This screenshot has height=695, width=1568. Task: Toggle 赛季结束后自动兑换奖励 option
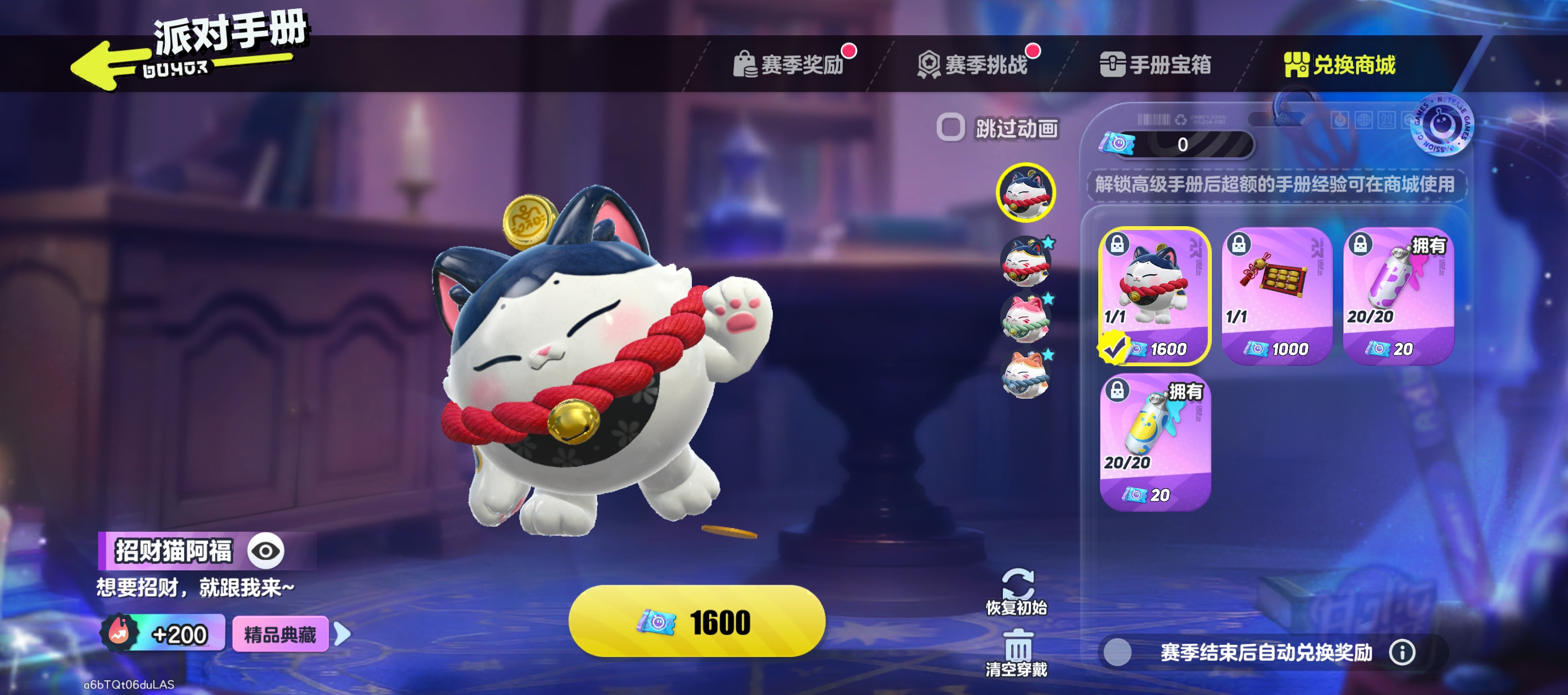1118,653
